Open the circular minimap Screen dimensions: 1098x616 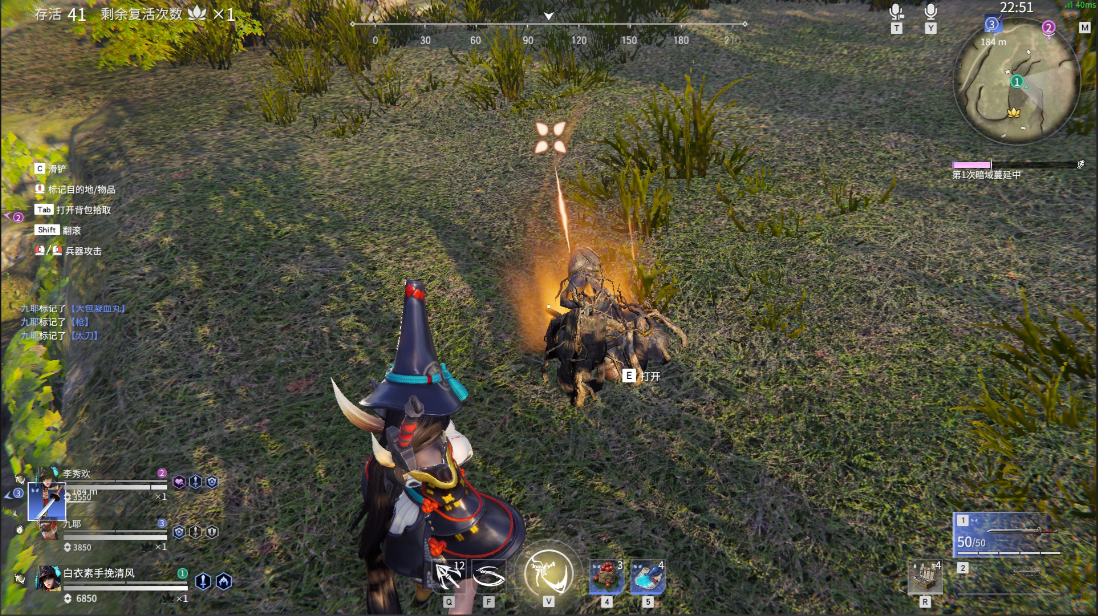click(x=1016, y=81)
